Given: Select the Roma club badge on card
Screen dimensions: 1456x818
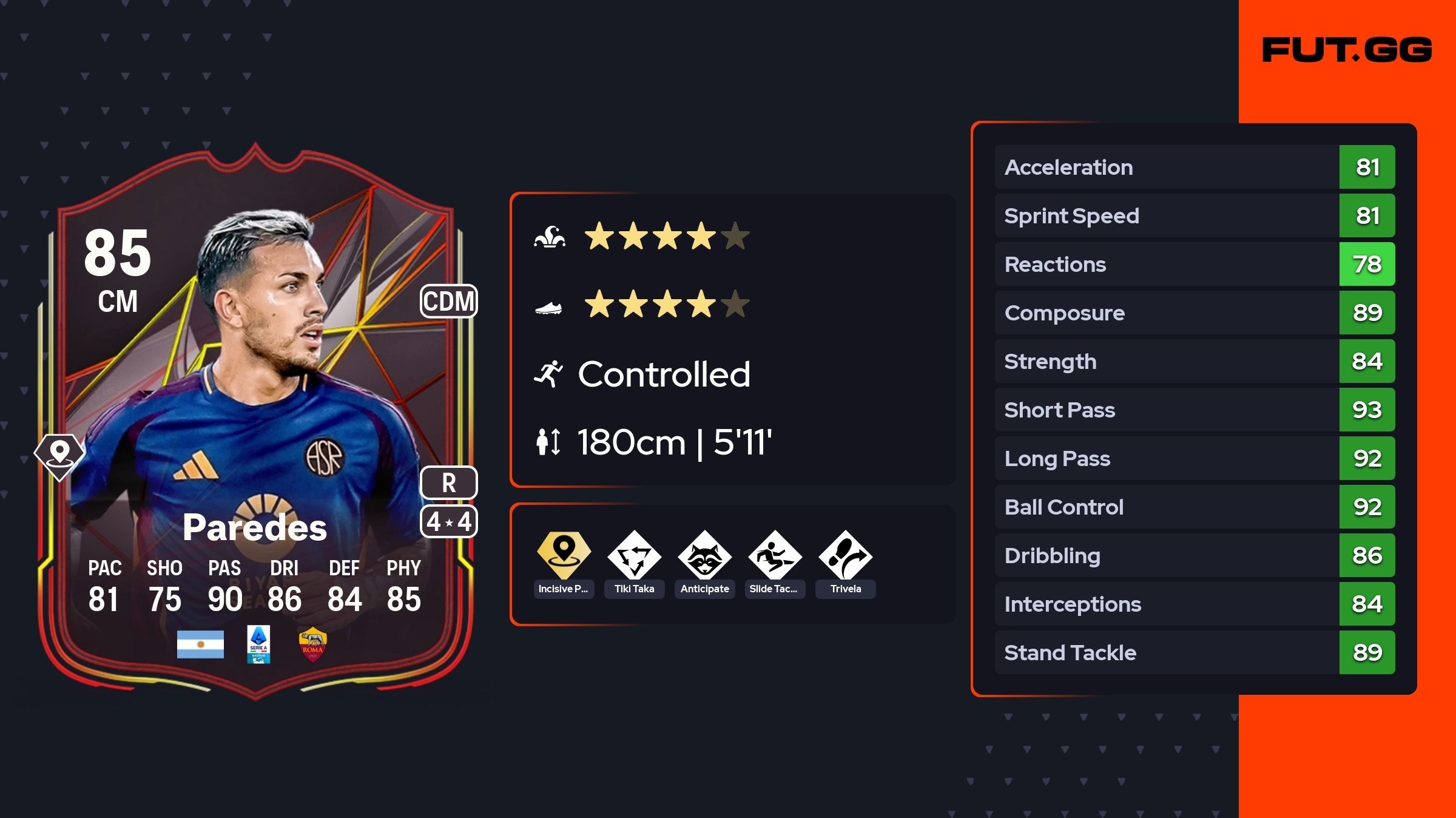Looking at the screenshot, I should [312, 644].
